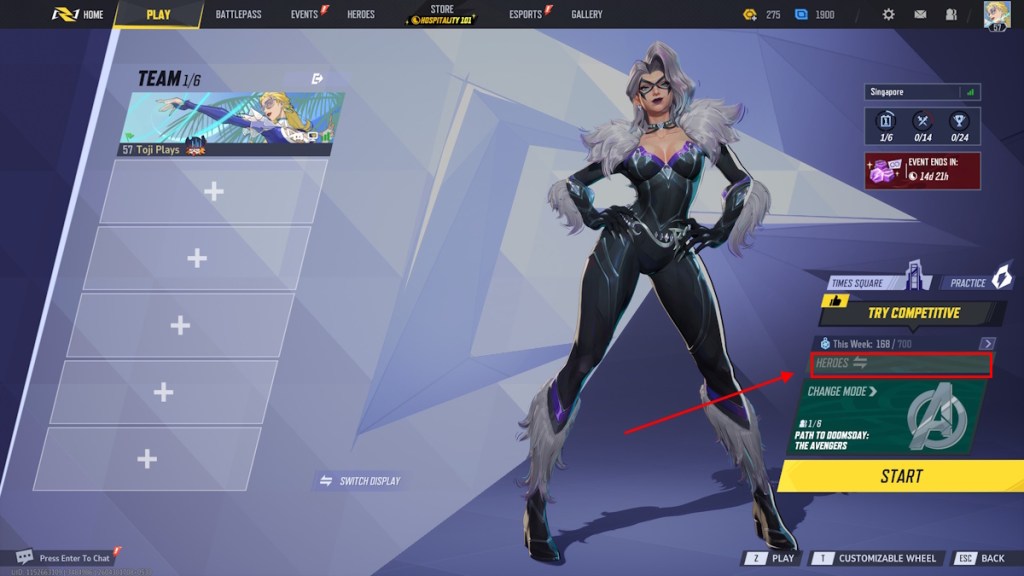
Task: Select the Toji Plays team banner
Action: [232, 125]
